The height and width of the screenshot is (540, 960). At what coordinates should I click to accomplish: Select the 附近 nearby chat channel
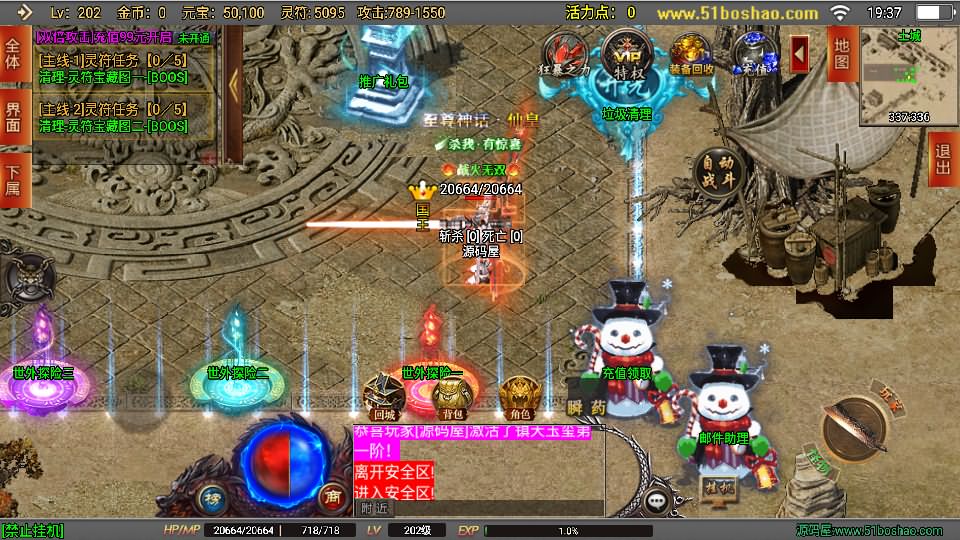(x=372, y=508)
